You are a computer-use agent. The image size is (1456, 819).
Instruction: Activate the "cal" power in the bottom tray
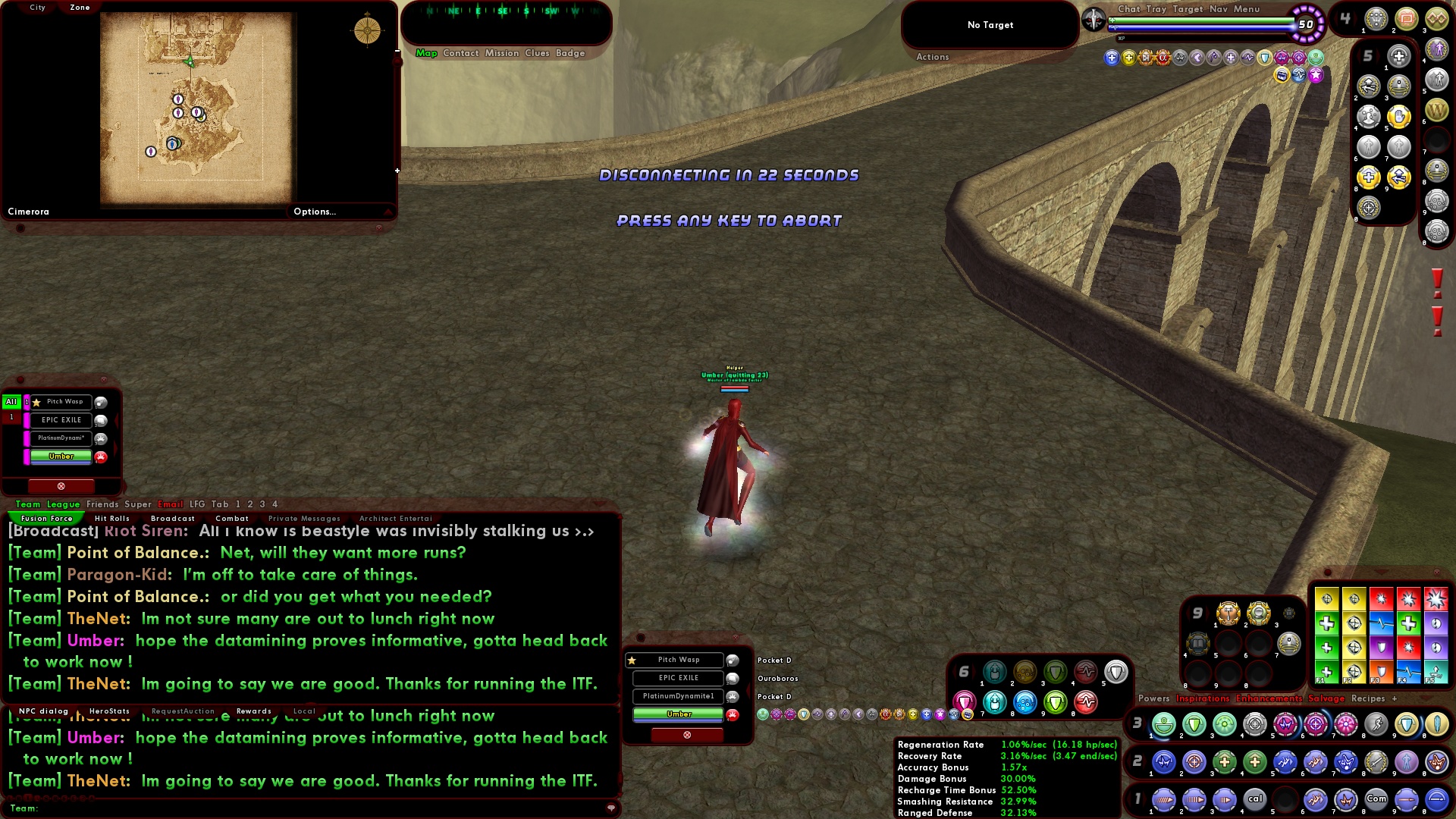click(x=1254, y=799)
